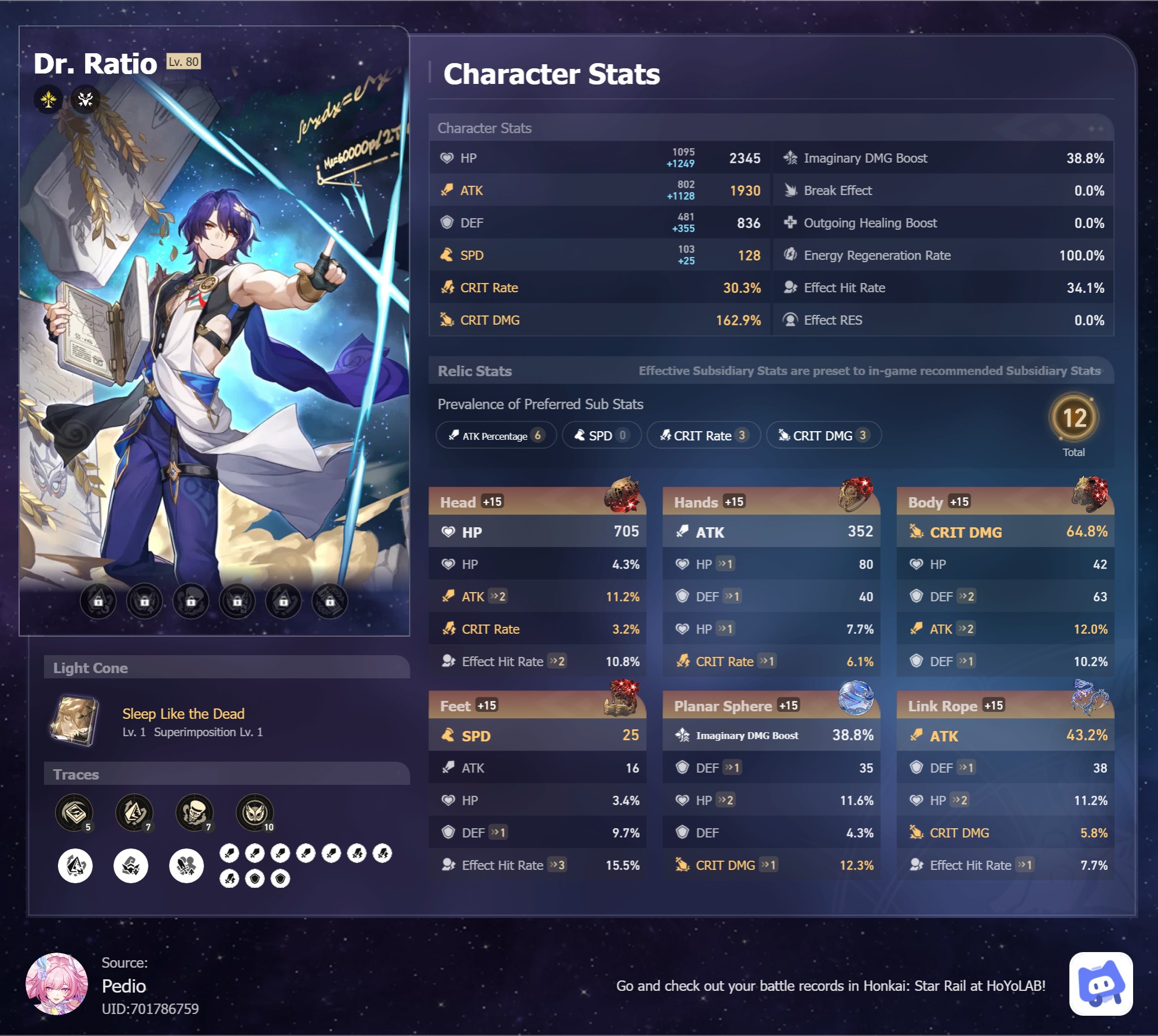Select the CRIT Rate preferred sub stat pill
Screen dimensions: 1158x1036
(x=703, y=435)
